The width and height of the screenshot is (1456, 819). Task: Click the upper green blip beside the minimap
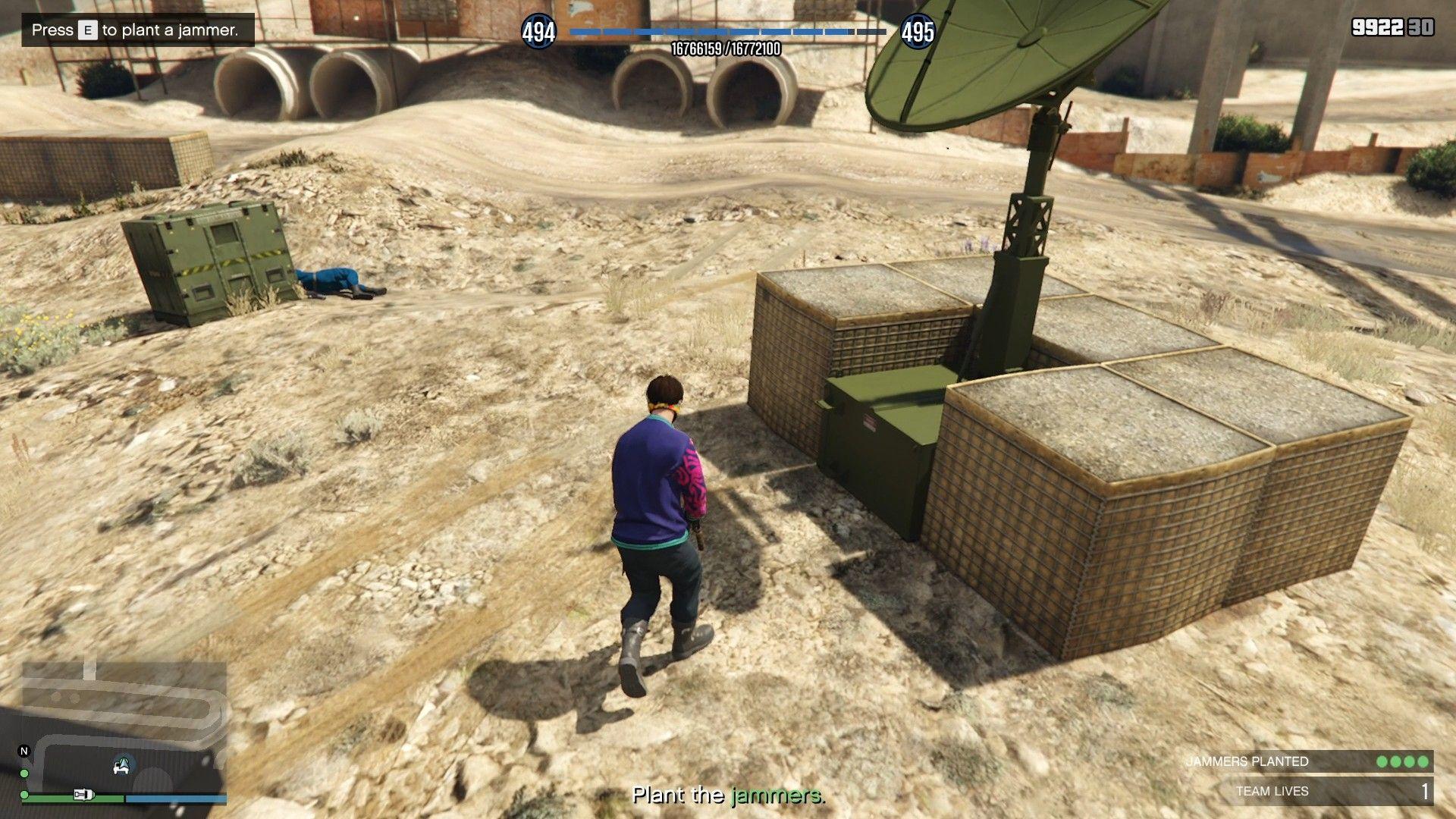(x=24, y=773)
